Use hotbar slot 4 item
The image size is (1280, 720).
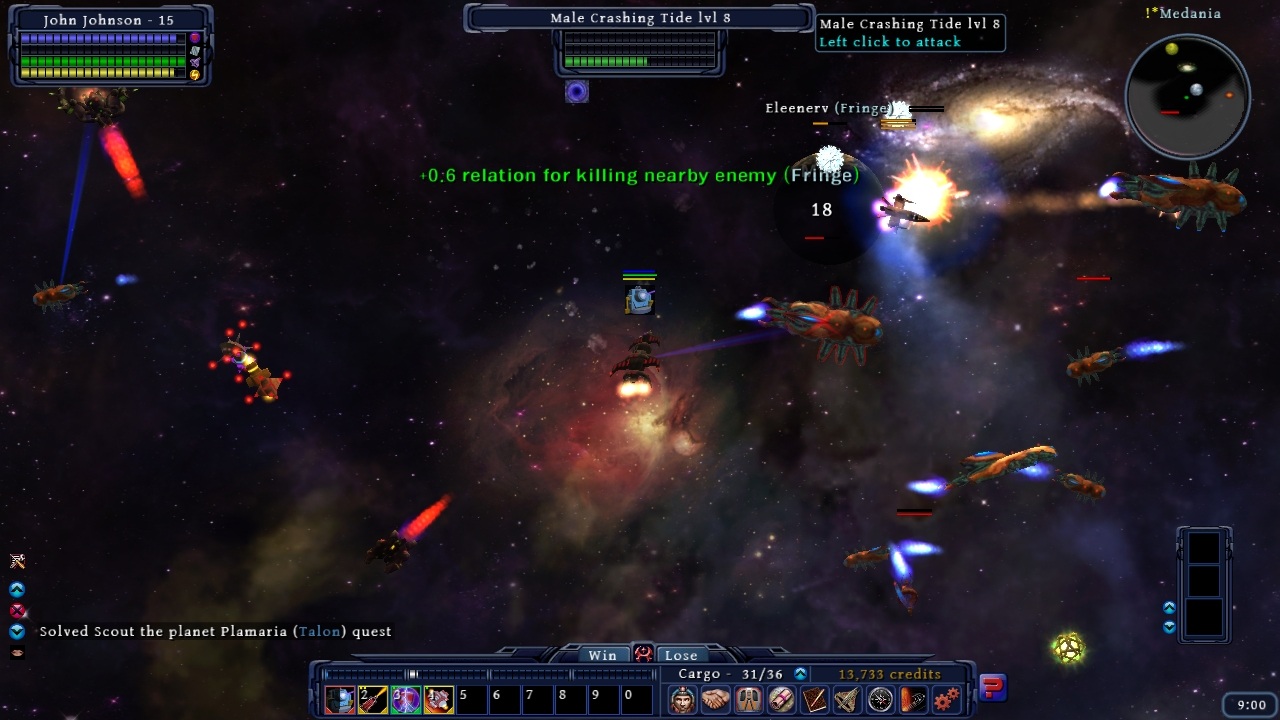[x=439, y=699]
